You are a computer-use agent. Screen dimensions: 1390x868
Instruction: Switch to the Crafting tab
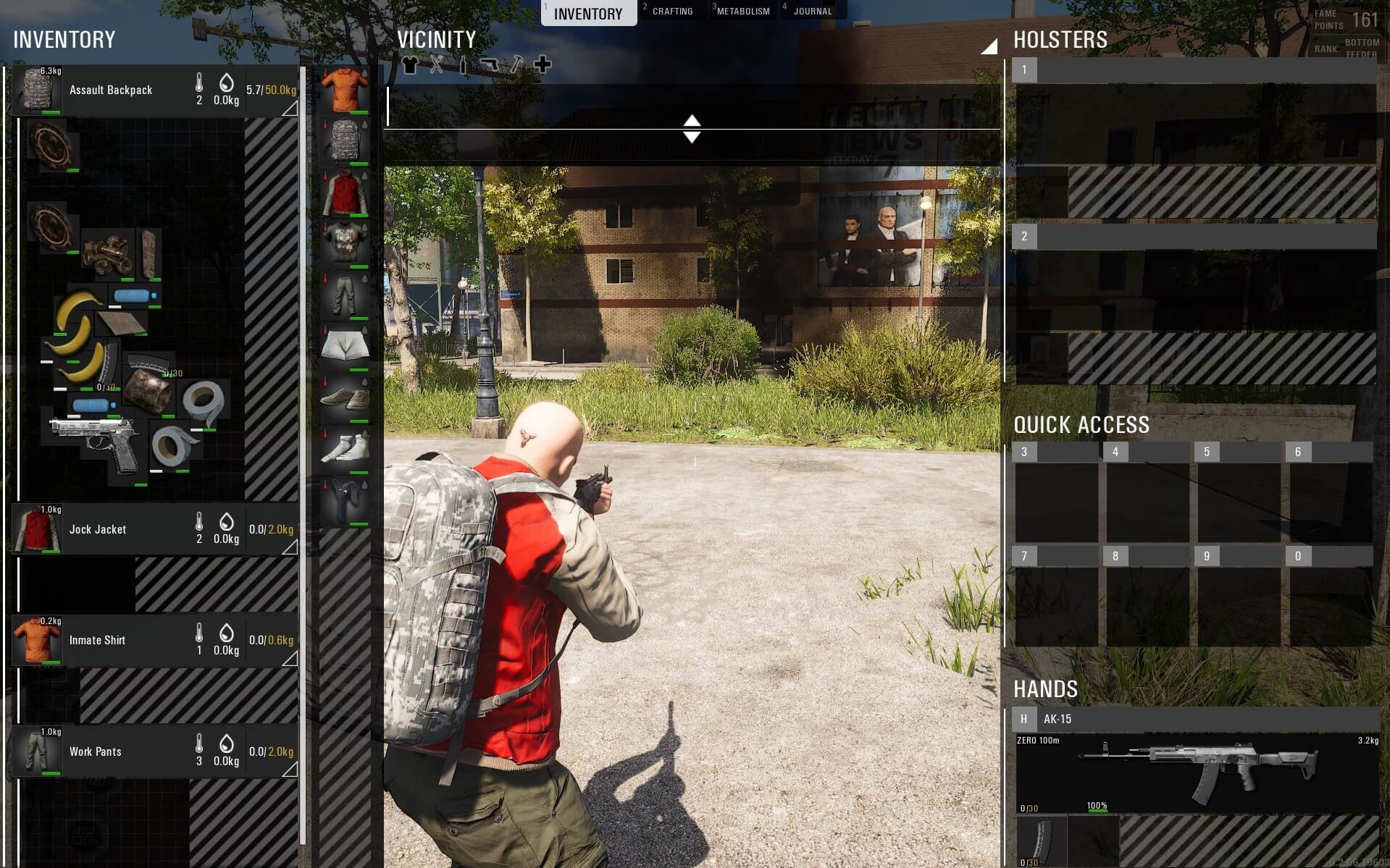point(671,12)
